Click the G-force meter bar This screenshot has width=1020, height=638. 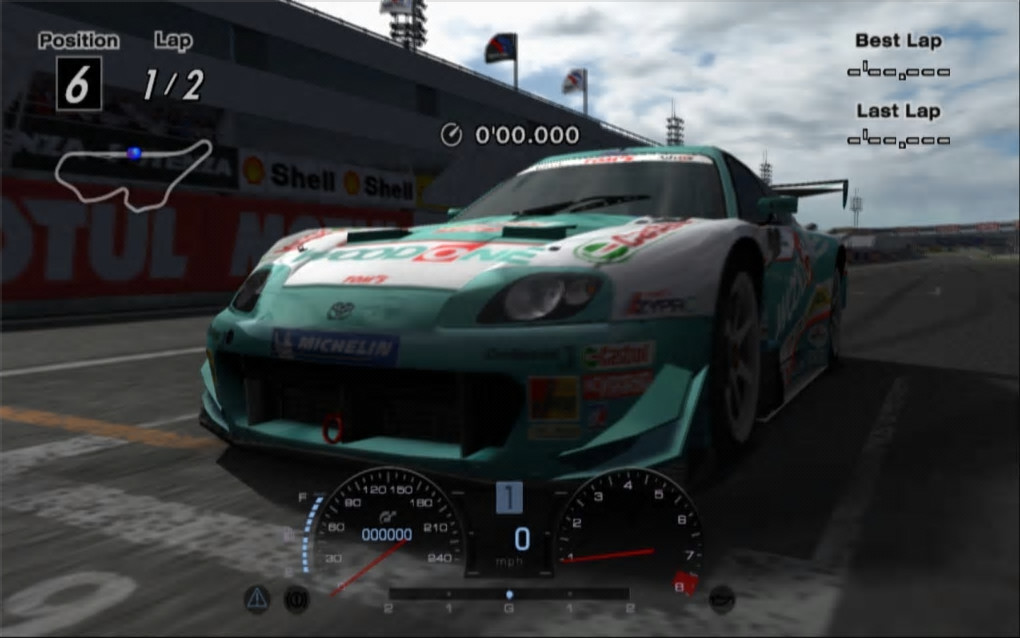coord(508,594)
